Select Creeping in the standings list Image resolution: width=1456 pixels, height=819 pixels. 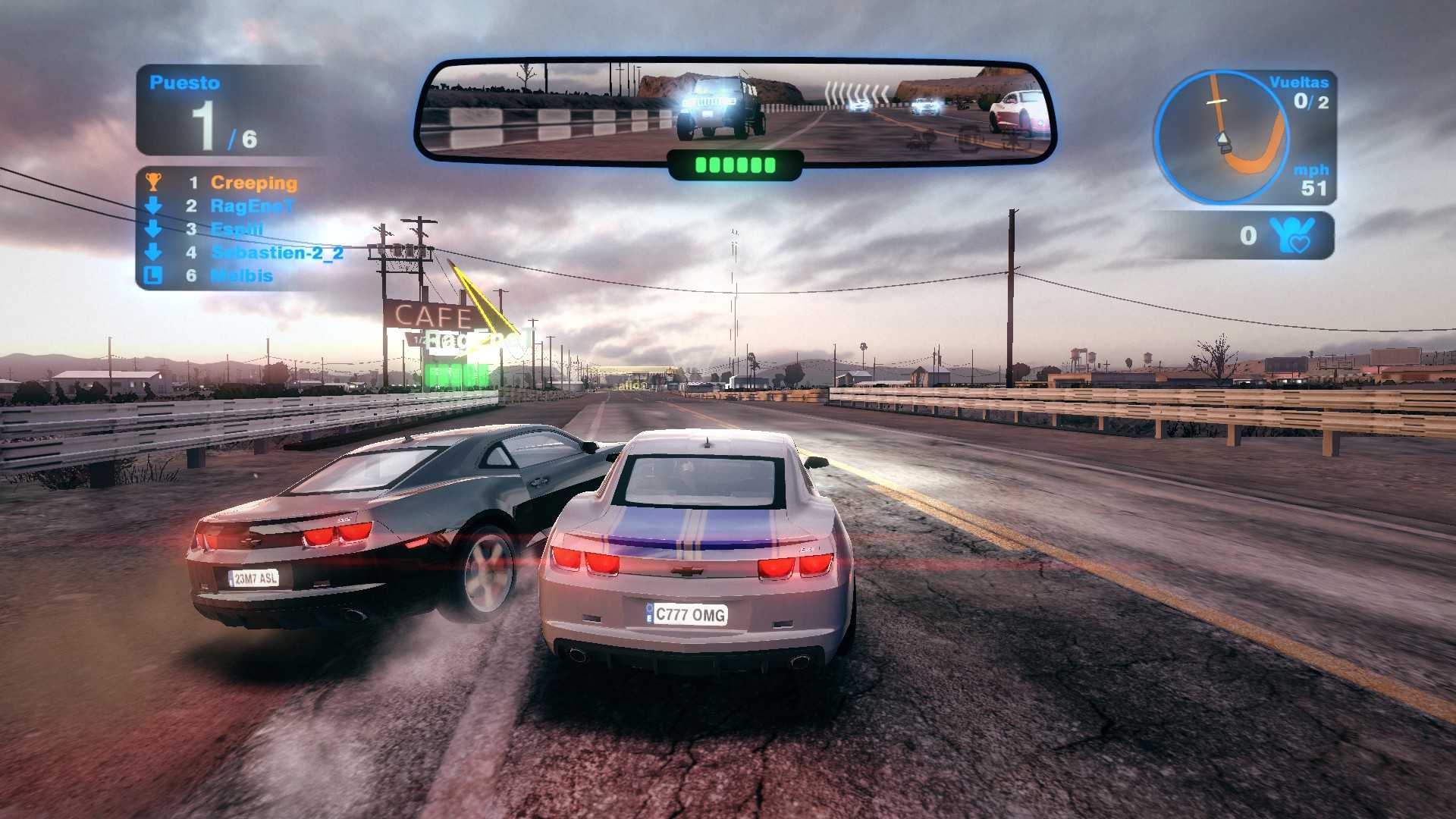click(x=253, y=183)
